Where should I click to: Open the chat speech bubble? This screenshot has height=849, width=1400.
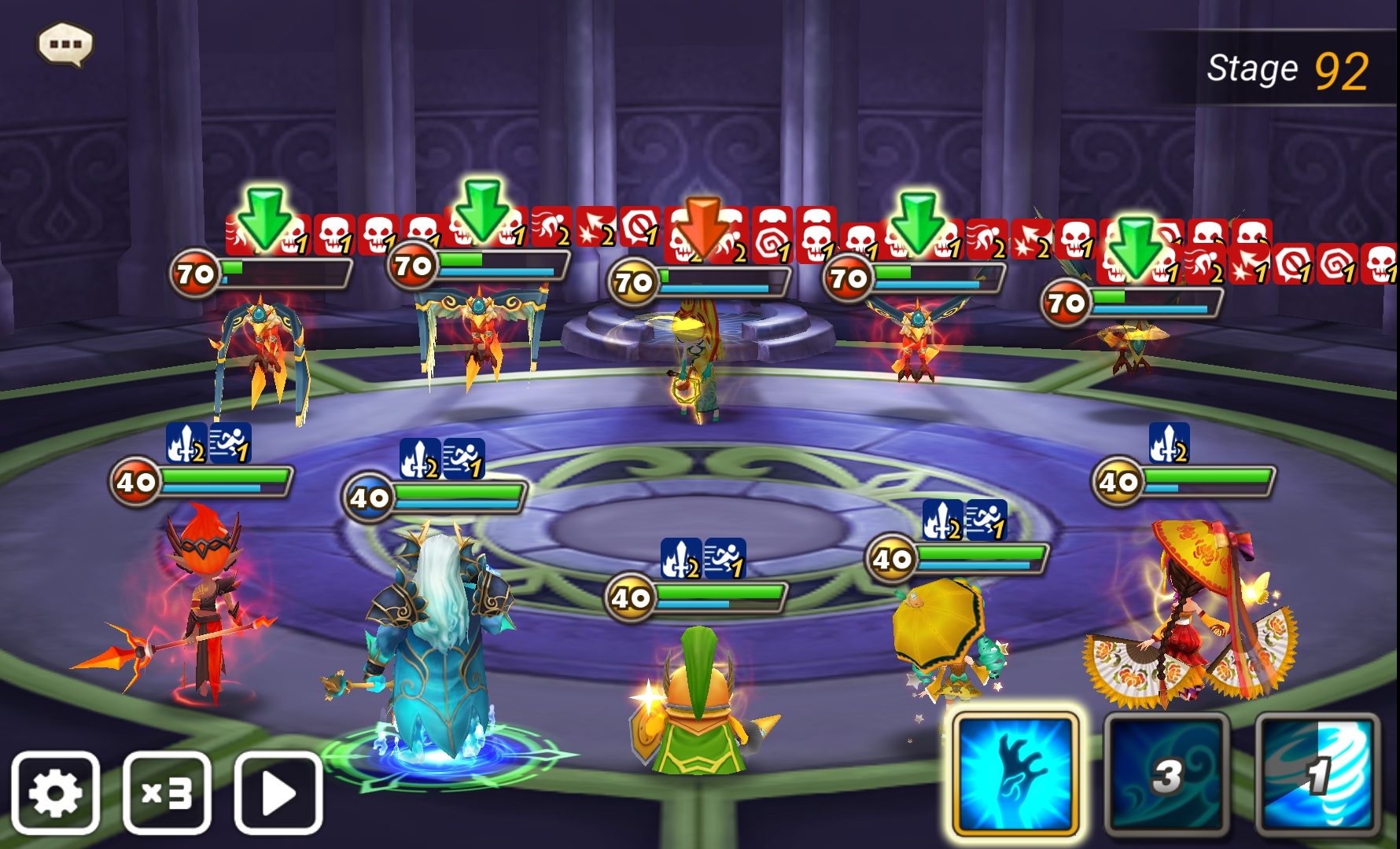65,44
